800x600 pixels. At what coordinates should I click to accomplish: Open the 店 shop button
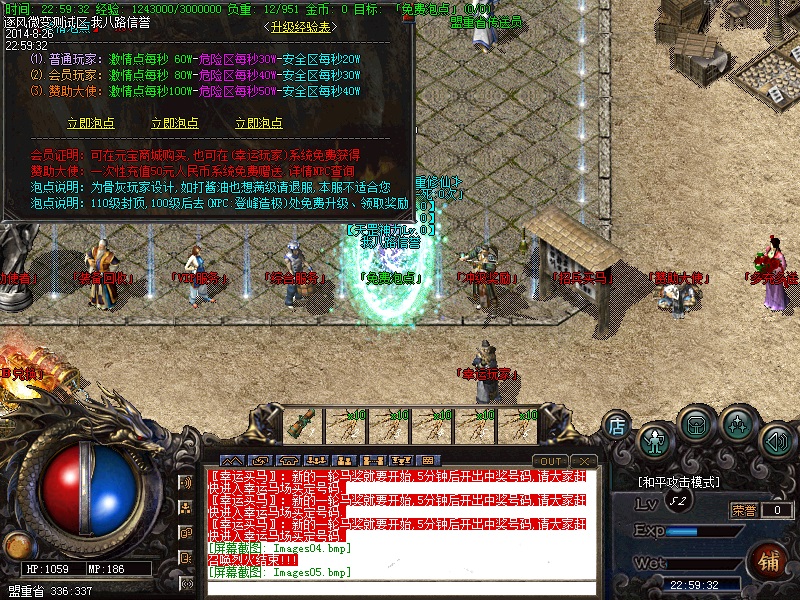click(617, 426)
